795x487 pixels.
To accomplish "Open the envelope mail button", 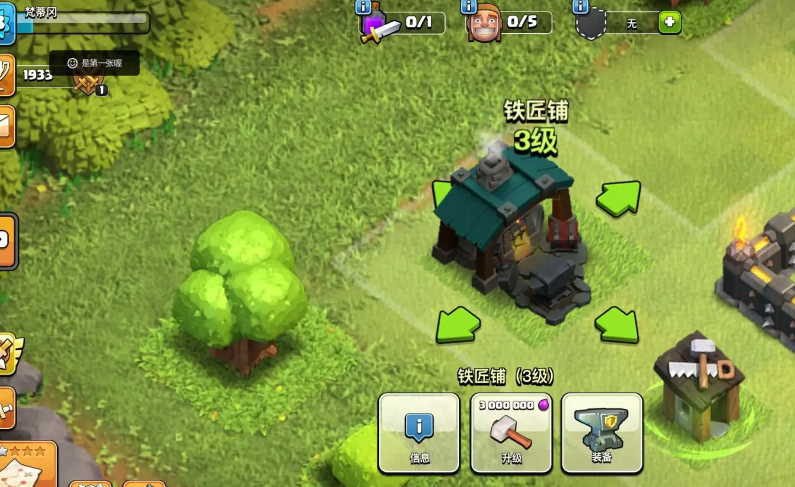I will (6, 126).
